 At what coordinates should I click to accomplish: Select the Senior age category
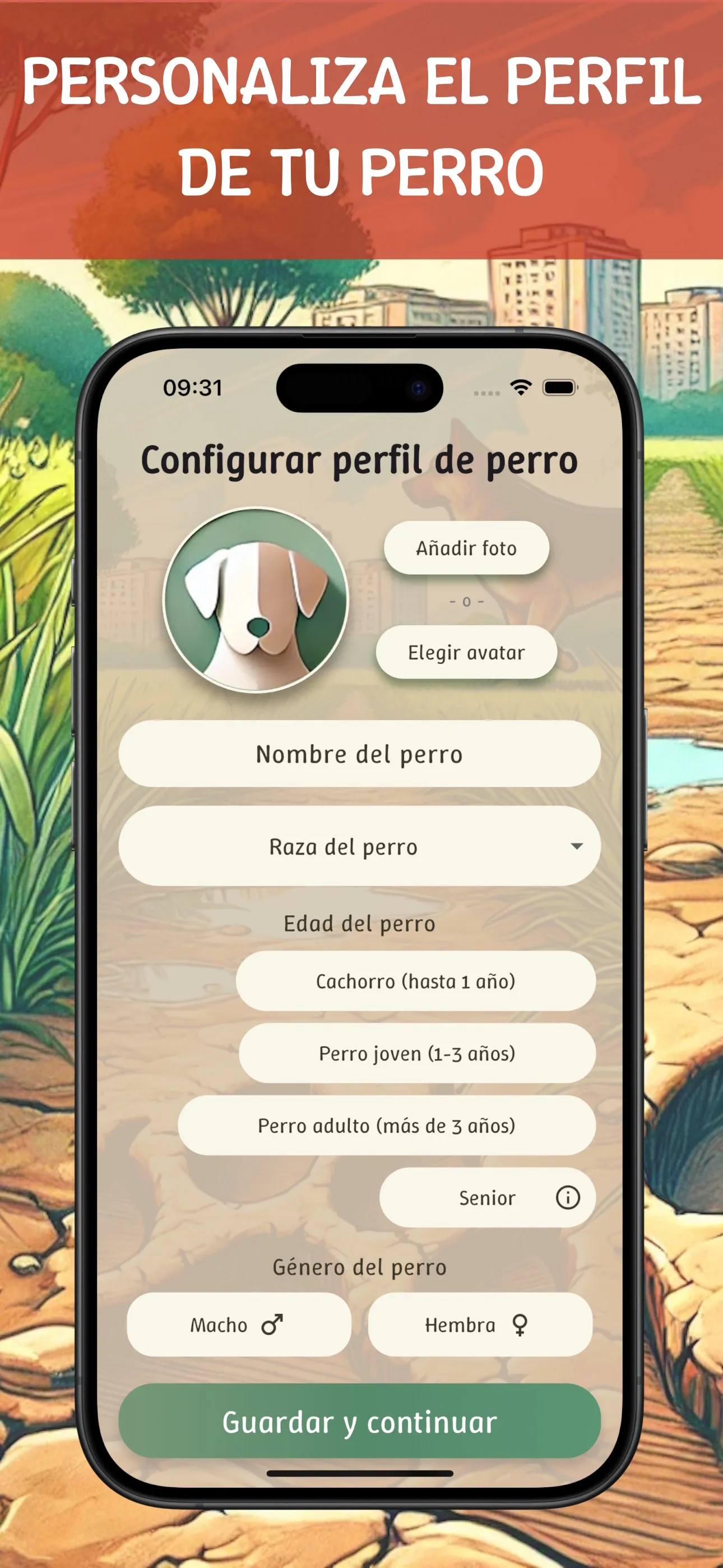click(487, 1197)
